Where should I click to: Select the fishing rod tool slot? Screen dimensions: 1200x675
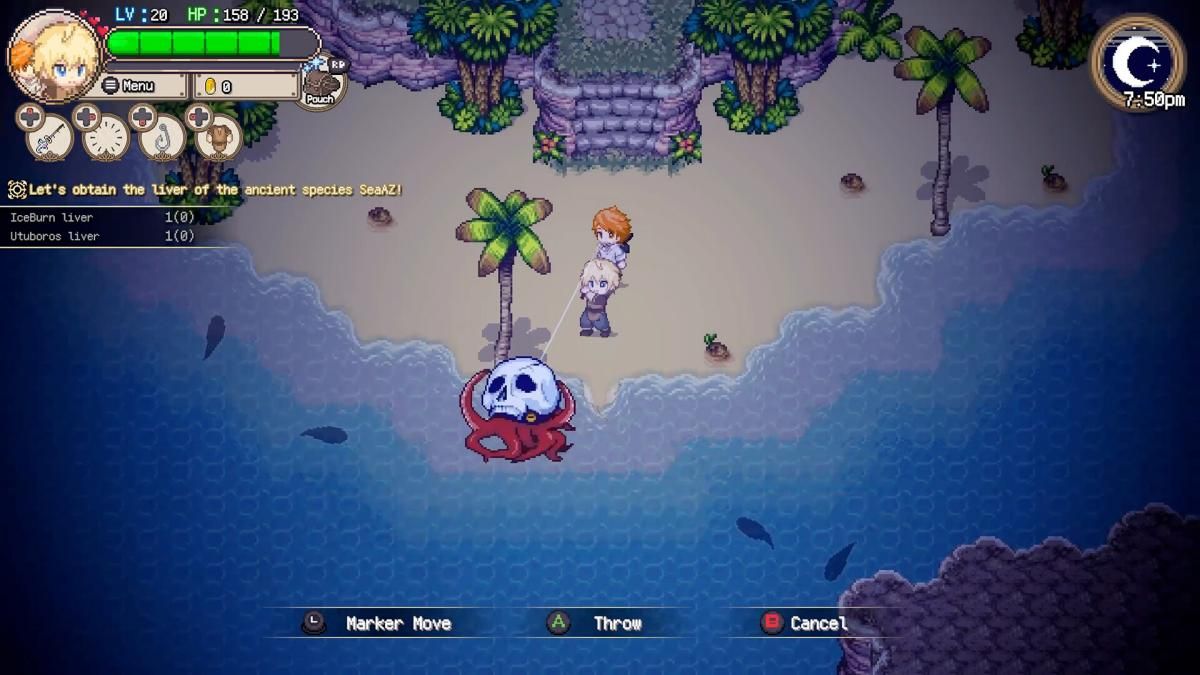pyautogui.click(x=49, y=138)
